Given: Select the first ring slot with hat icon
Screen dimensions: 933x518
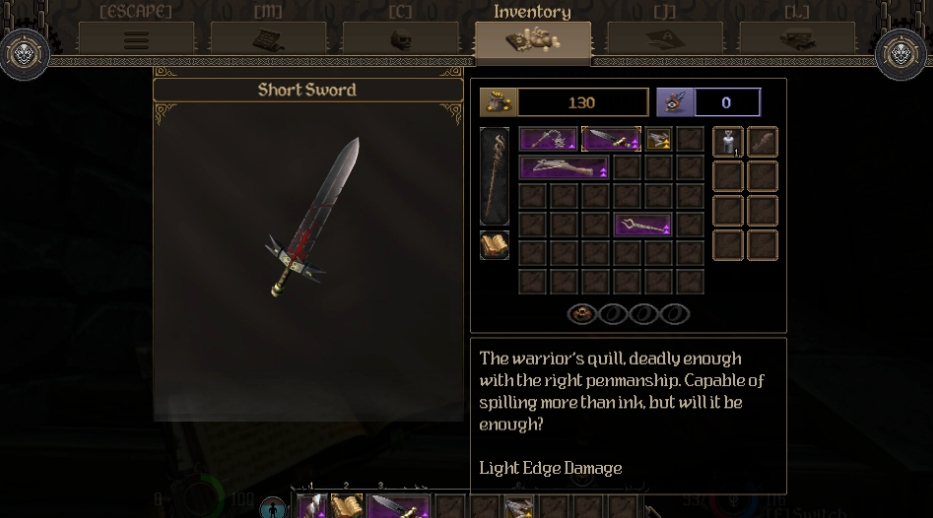Looking at the screenshot, I should click(582, 314).
